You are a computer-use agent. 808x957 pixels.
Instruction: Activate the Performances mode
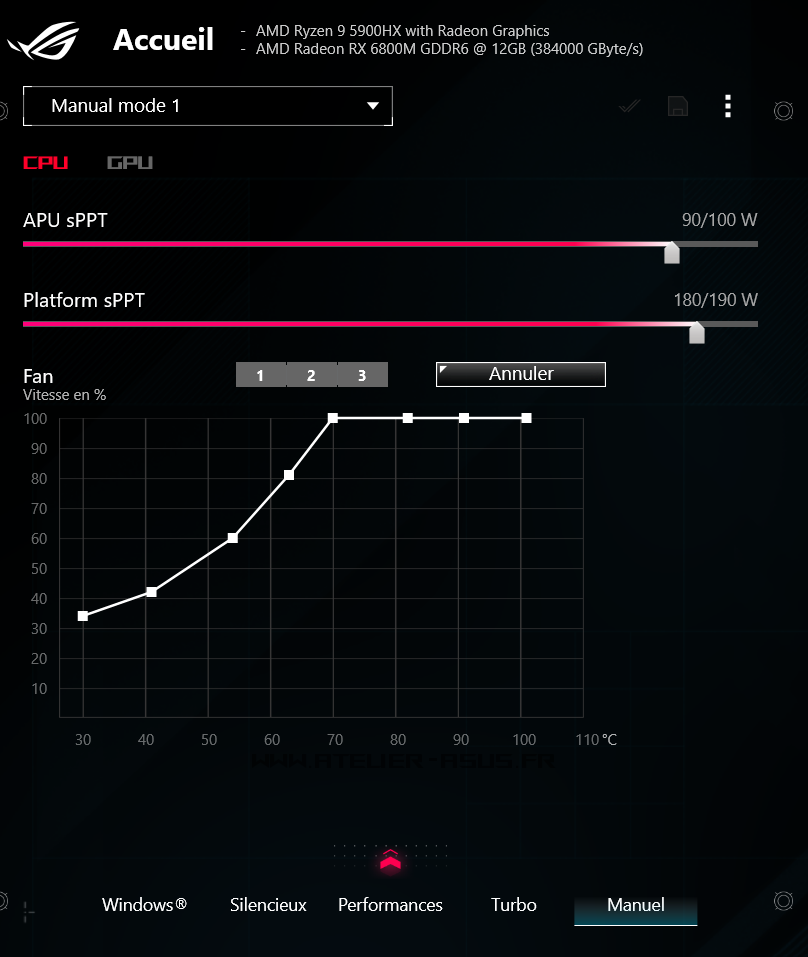[x=390, y=905]
